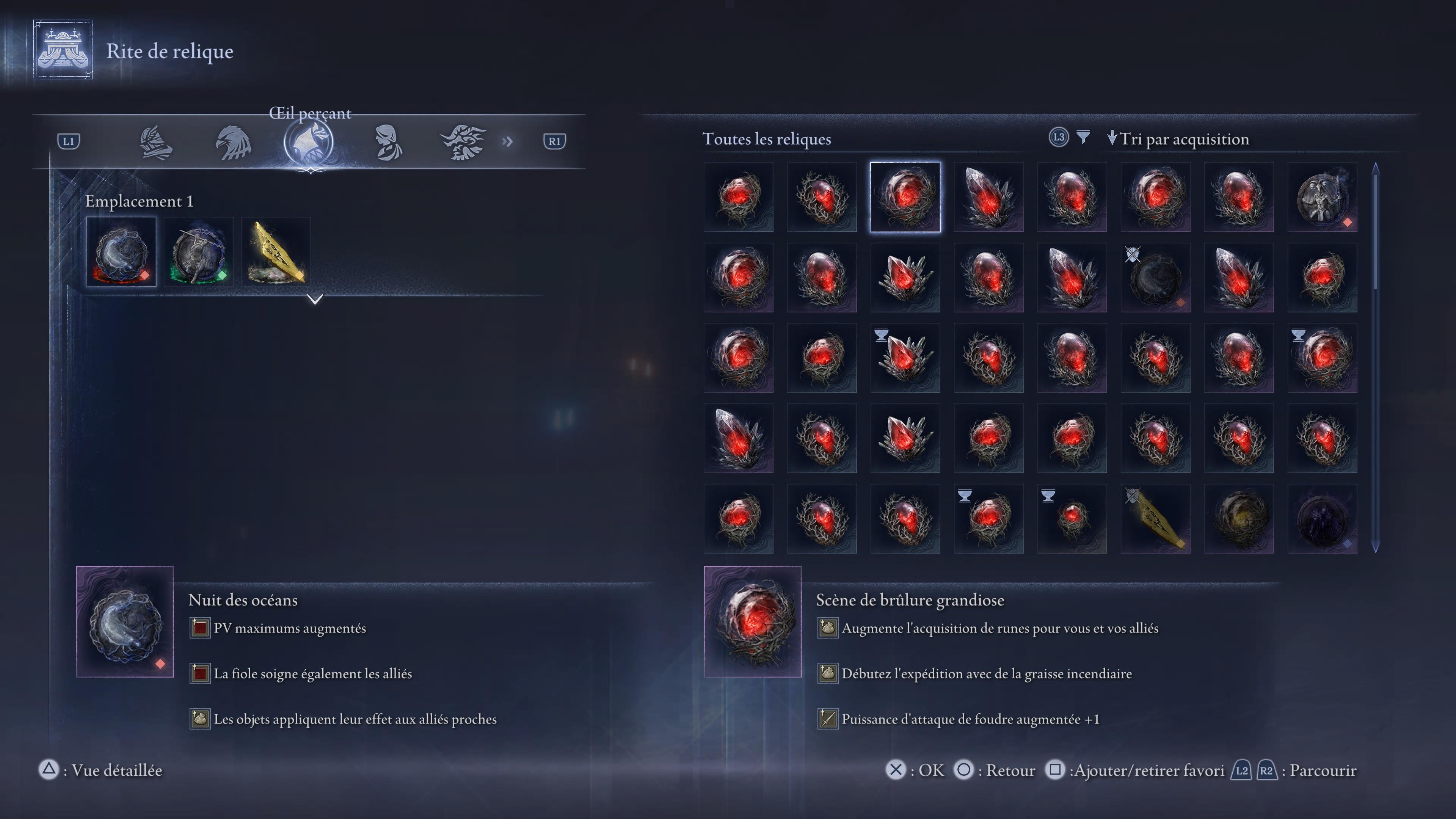
Task: Pick the equipped green-gem dark relic slot
Action: click(198, 252)
